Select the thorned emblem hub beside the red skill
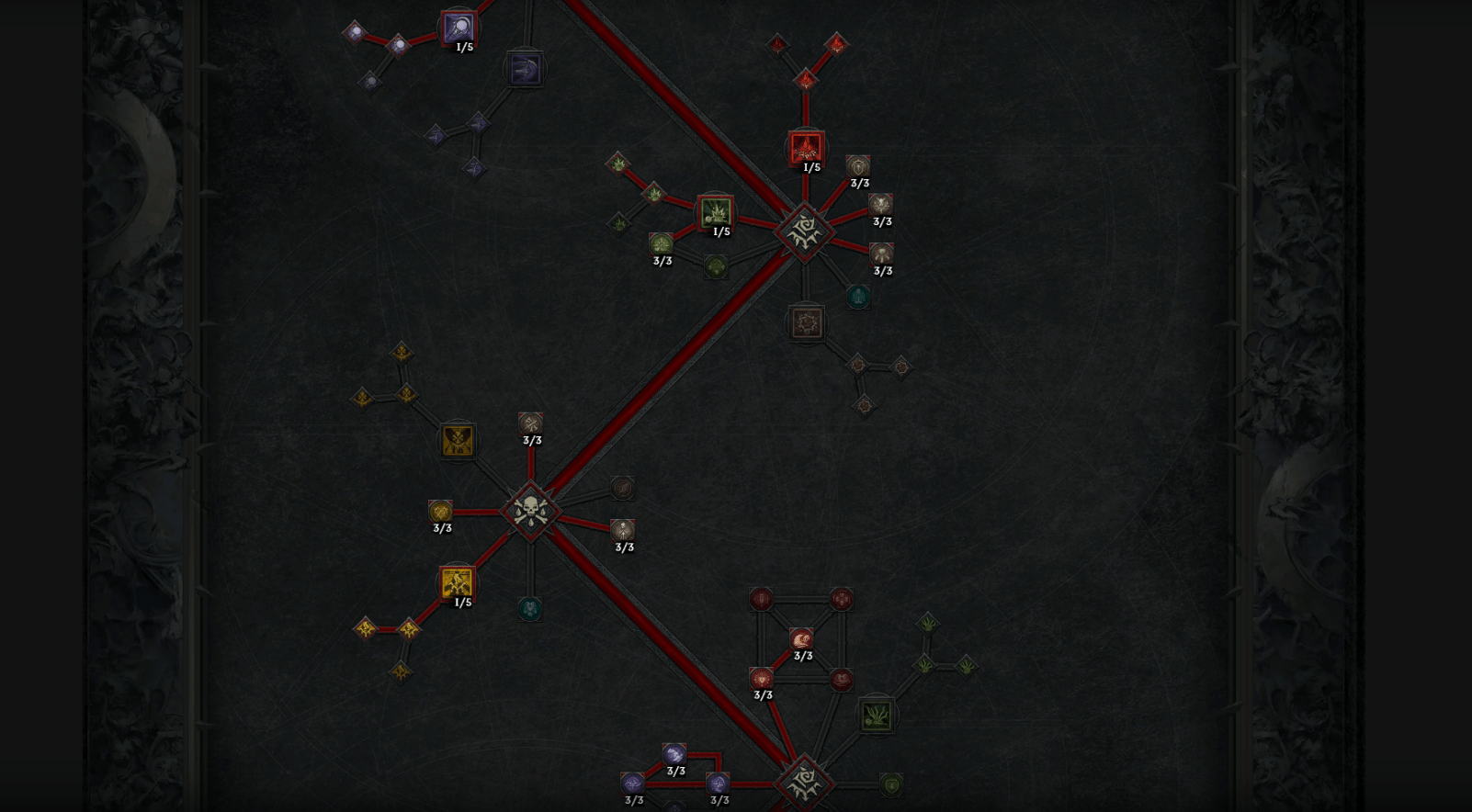The height and width of the screenshot is (812, 1472). click(x=804, y=231)
